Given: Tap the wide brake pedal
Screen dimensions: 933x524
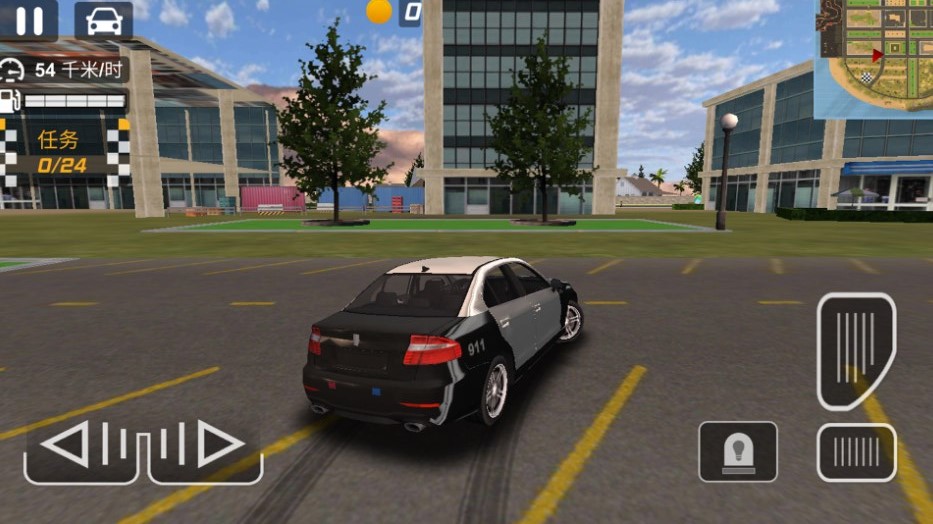Looking at the screenshot, I should [x=856, y=453].
